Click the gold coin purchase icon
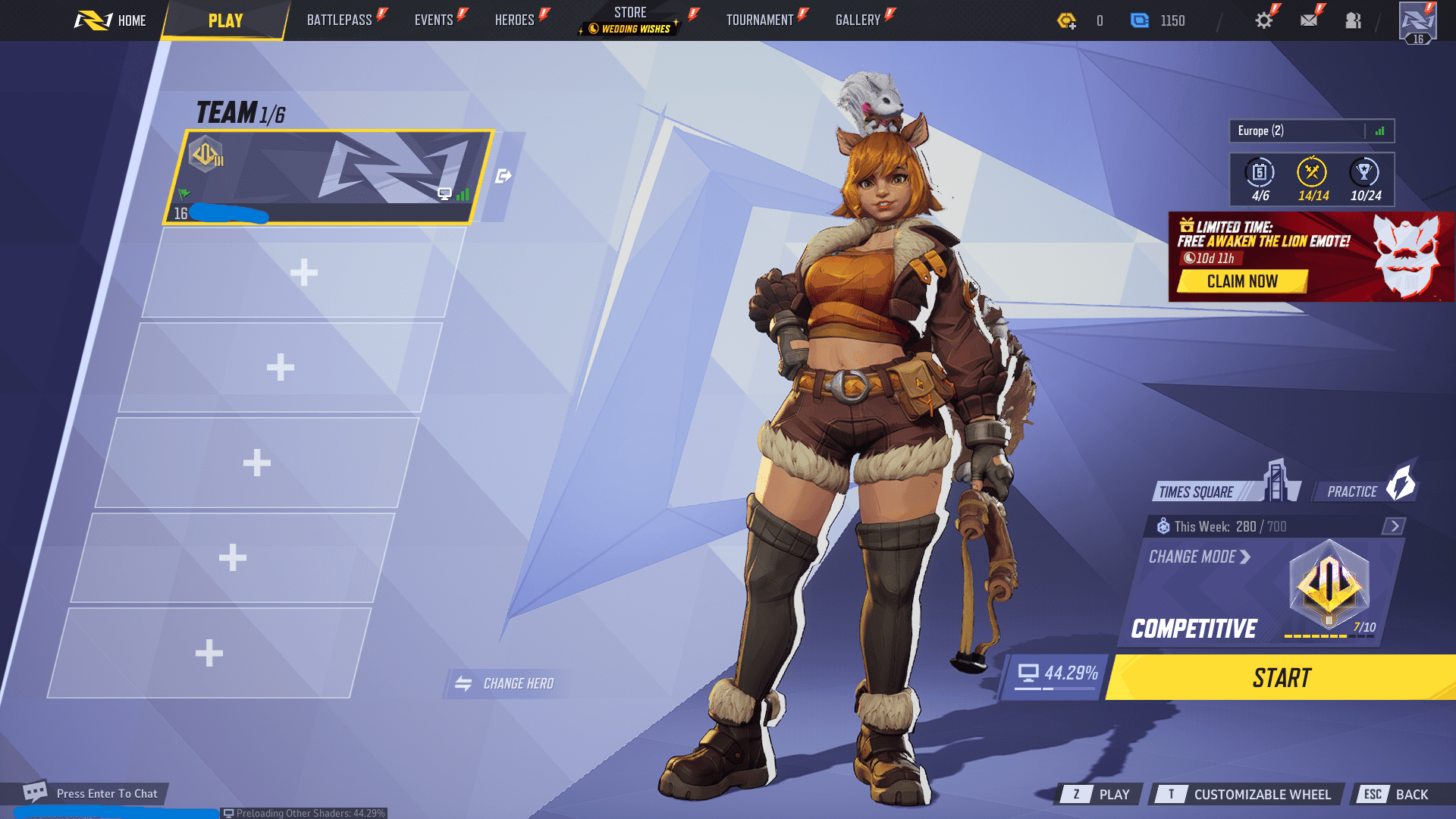This screenshot has height=819, width=1456. (1068, 20)
